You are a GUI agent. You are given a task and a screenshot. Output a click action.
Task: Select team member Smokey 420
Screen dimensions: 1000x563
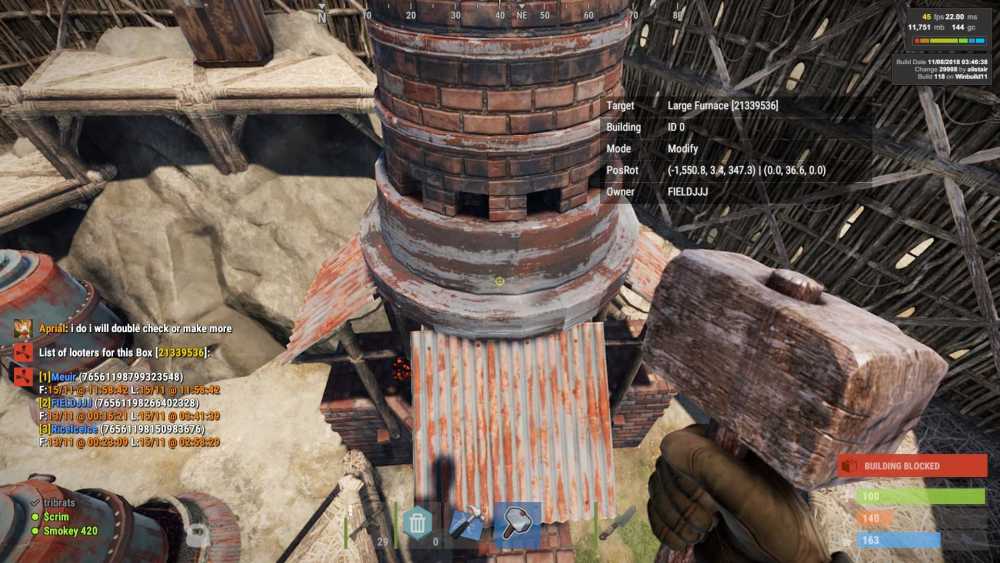pos(70,531)
